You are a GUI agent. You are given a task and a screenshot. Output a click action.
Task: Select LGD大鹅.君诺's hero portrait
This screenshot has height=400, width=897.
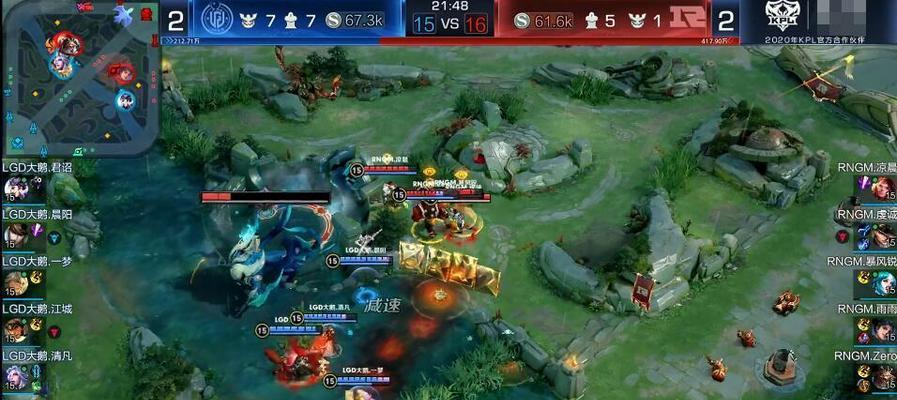[15, 187]
